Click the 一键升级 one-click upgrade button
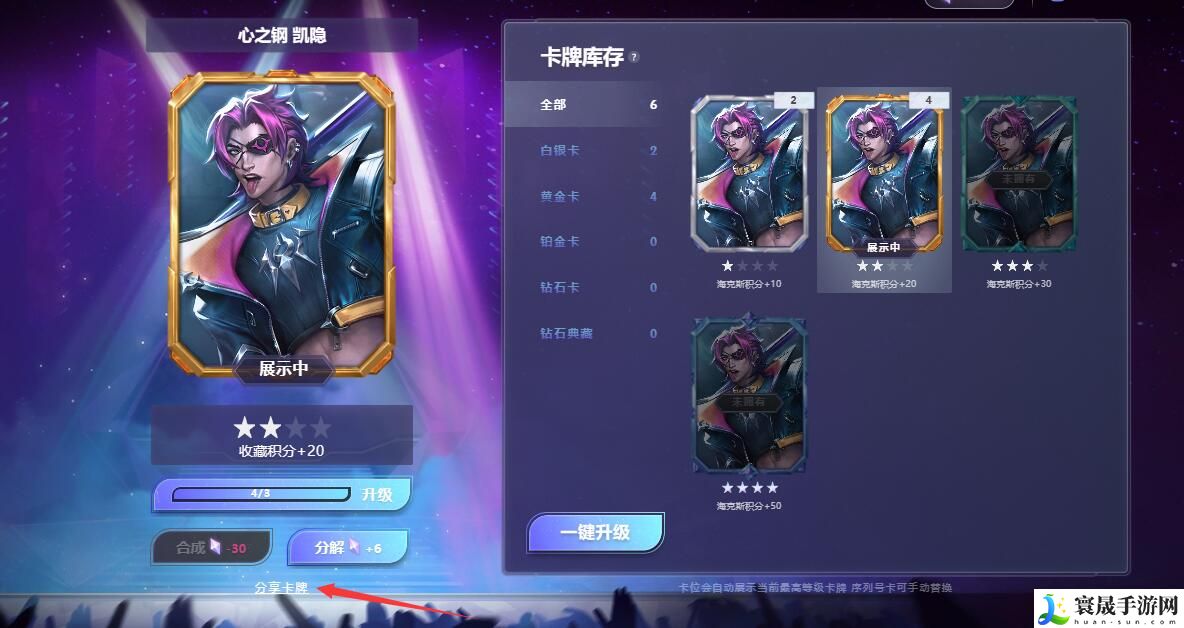The image size is (1184, 628). click(595, 532)
